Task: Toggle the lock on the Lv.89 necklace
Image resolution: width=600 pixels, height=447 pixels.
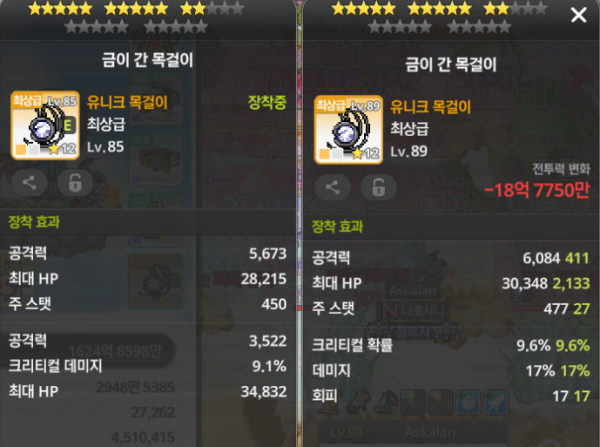Action: [378, 187]
